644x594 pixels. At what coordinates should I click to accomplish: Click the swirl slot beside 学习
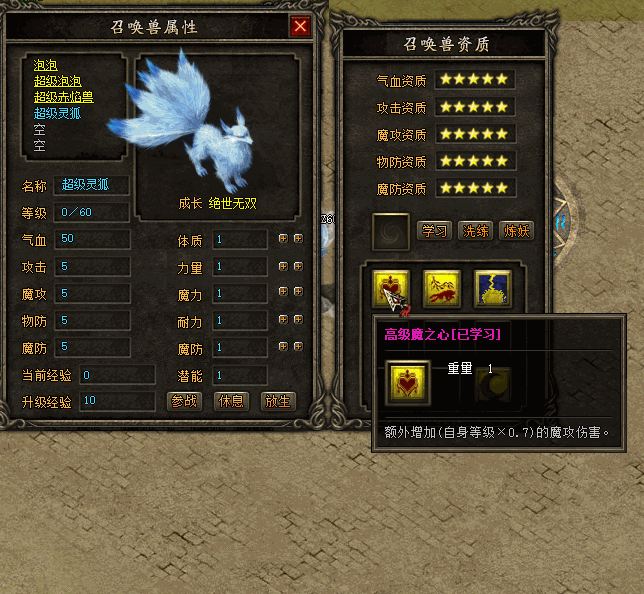coord(390,231)
